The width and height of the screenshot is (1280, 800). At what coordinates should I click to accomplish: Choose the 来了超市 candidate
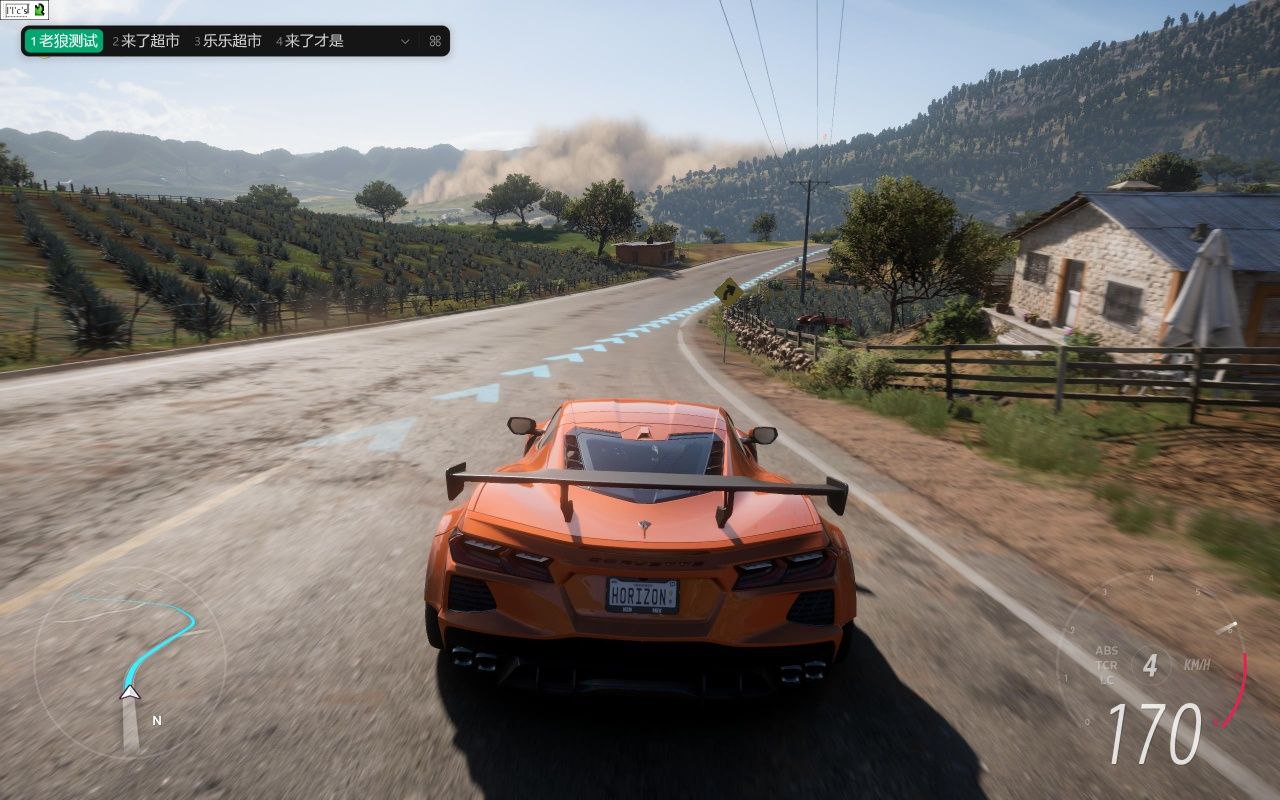pyautogui.click(x=146, y=41)
